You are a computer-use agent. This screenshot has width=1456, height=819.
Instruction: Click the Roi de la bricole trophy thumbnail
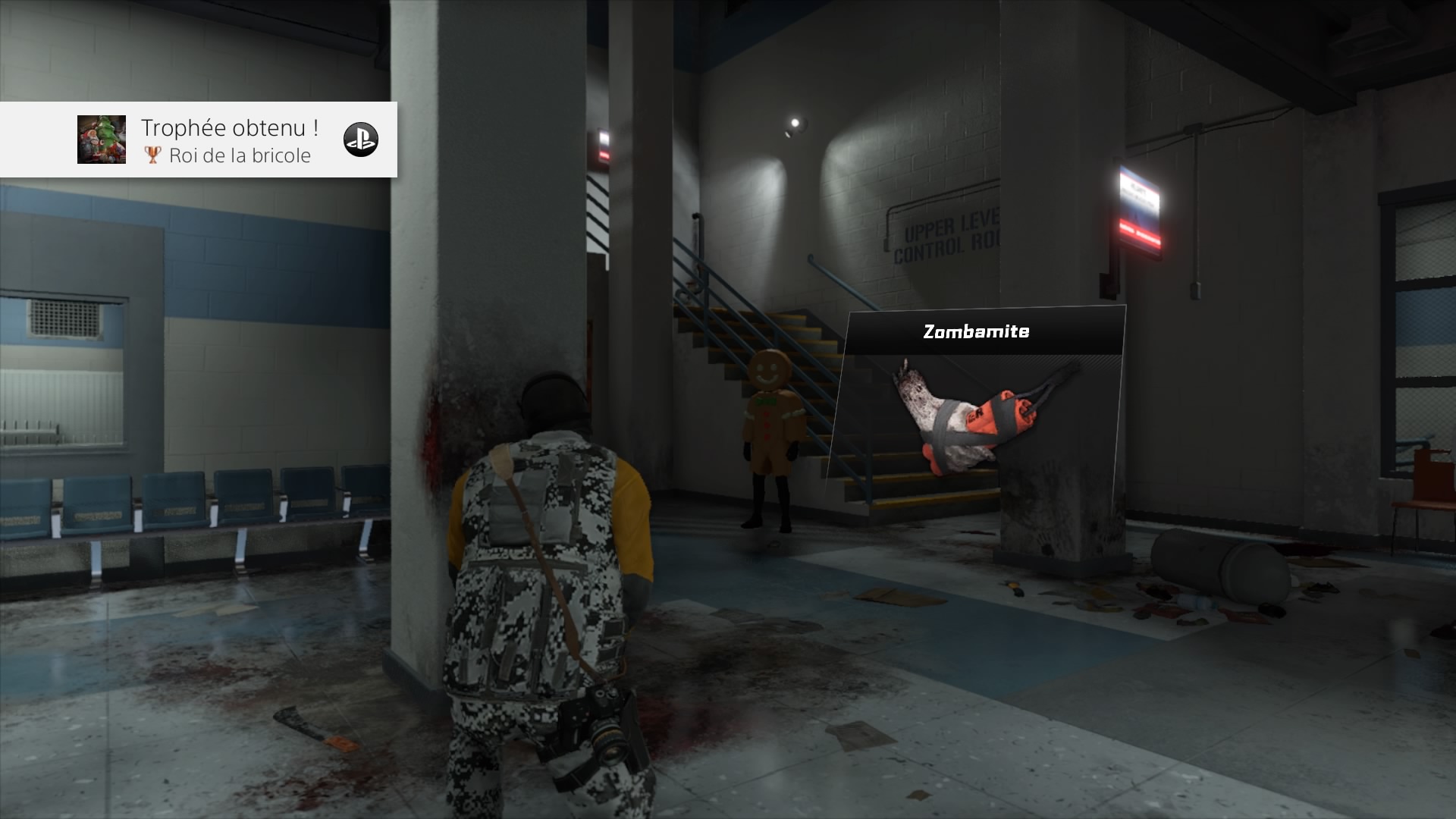click(x=102, y=140)
